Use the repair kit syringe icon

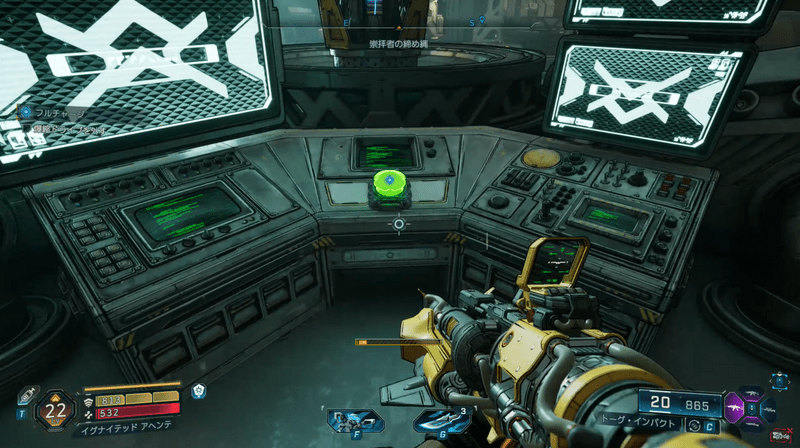pyautogui.click(x=27, y=396)
